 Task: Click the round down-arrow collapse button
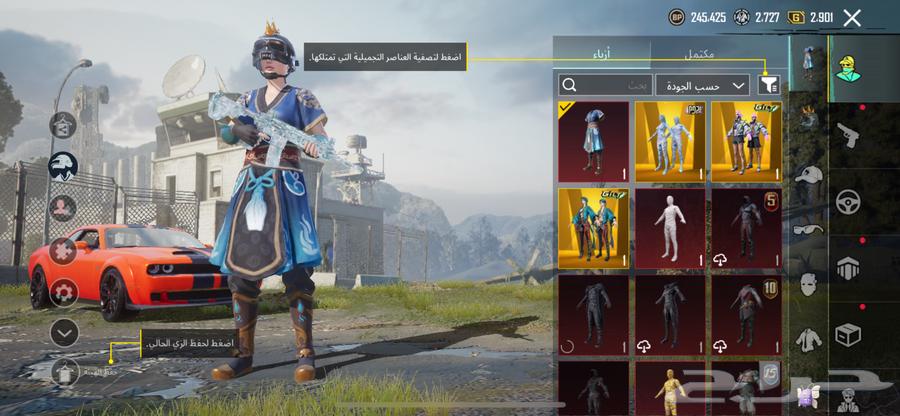pos(63,332)
